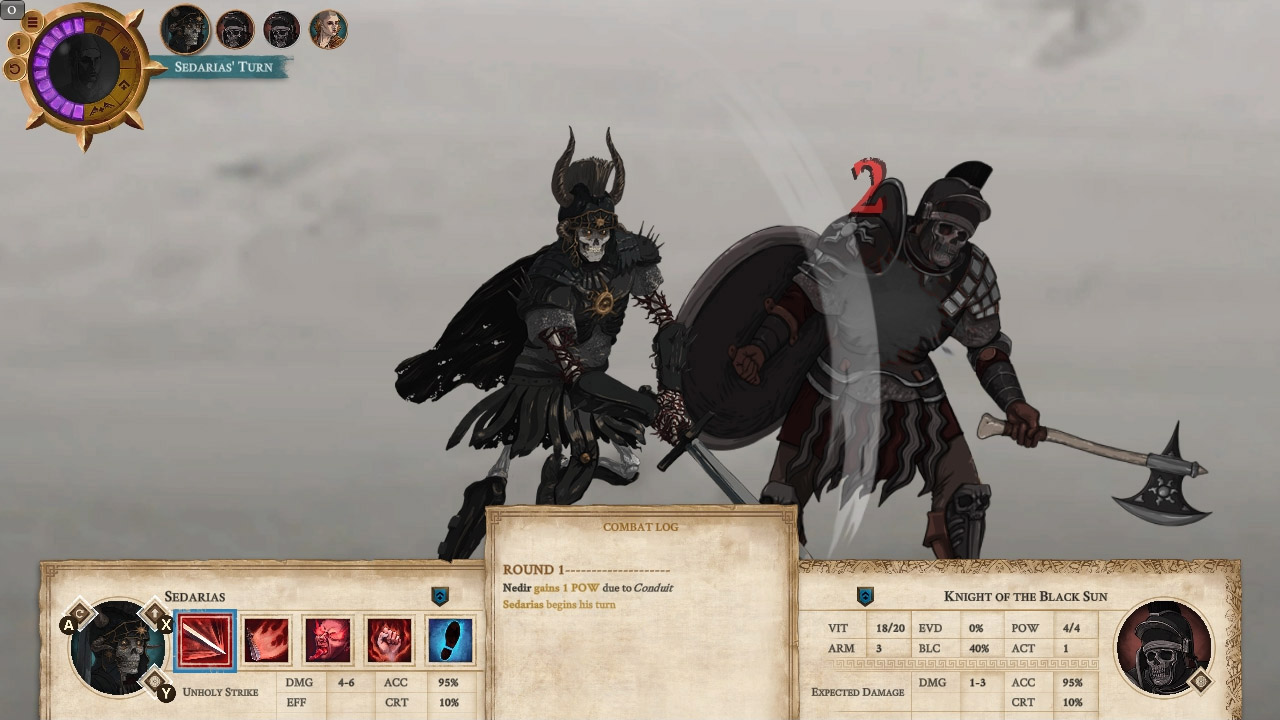Select Nedir's portrait in the turn order
This screenshot has width=1280, height=720.
pyautogui.click(x=330, y=30)
